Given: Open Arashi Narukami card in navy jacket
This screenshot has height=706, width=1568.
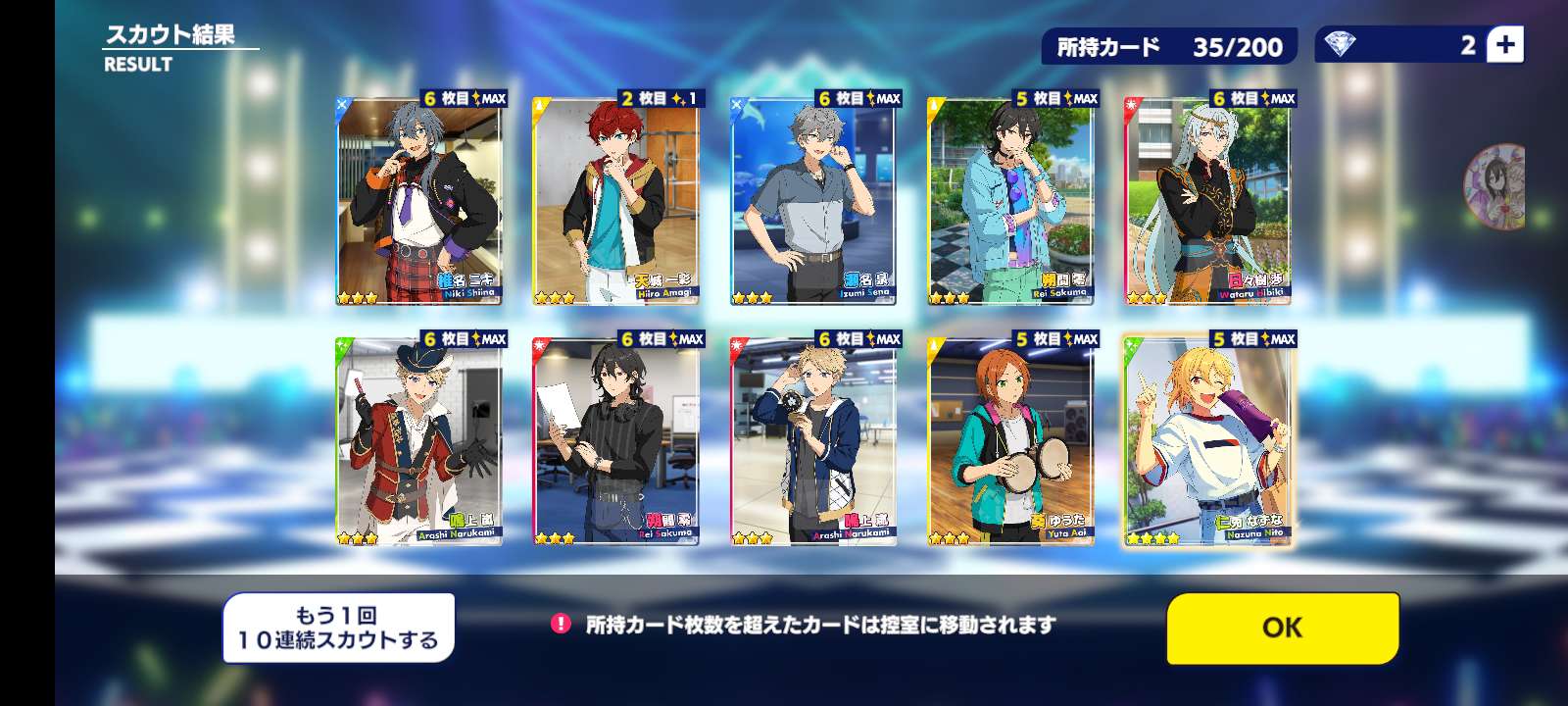Looking at the screenshot, I should [x=813, y=441].
